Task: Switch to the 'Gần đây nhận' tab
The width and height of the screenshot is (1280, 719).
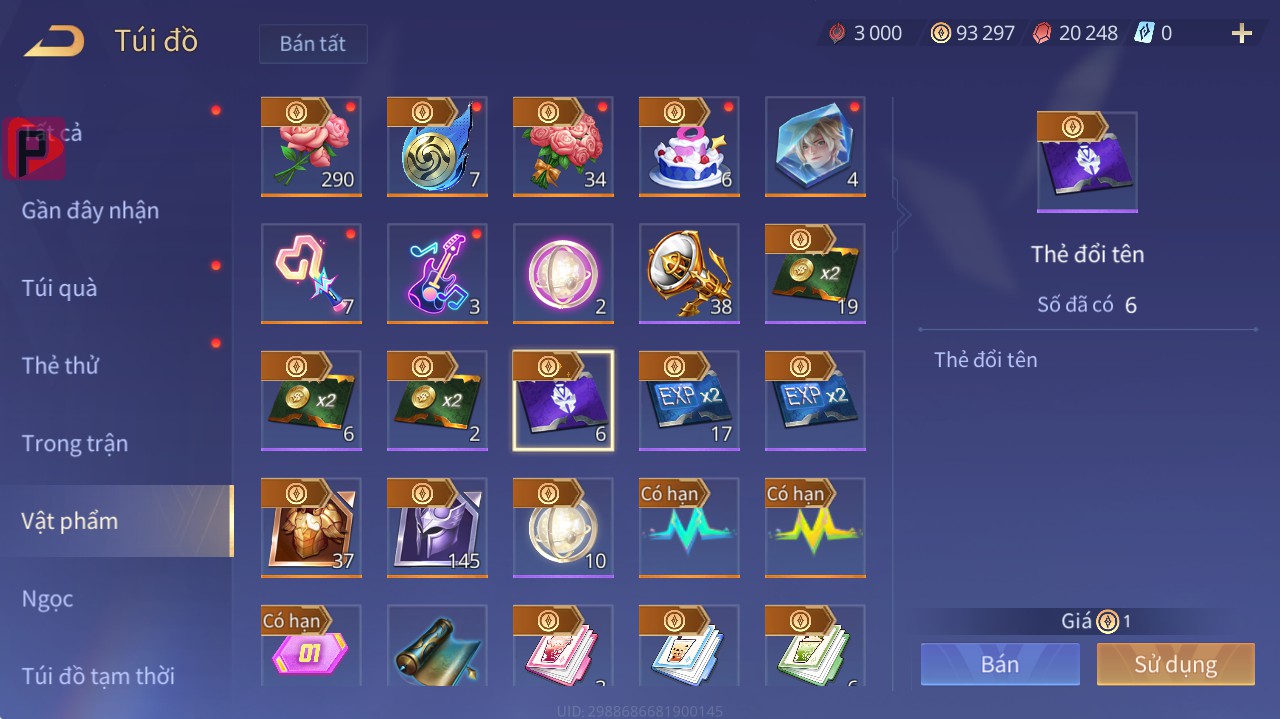Action: point(90,210)
